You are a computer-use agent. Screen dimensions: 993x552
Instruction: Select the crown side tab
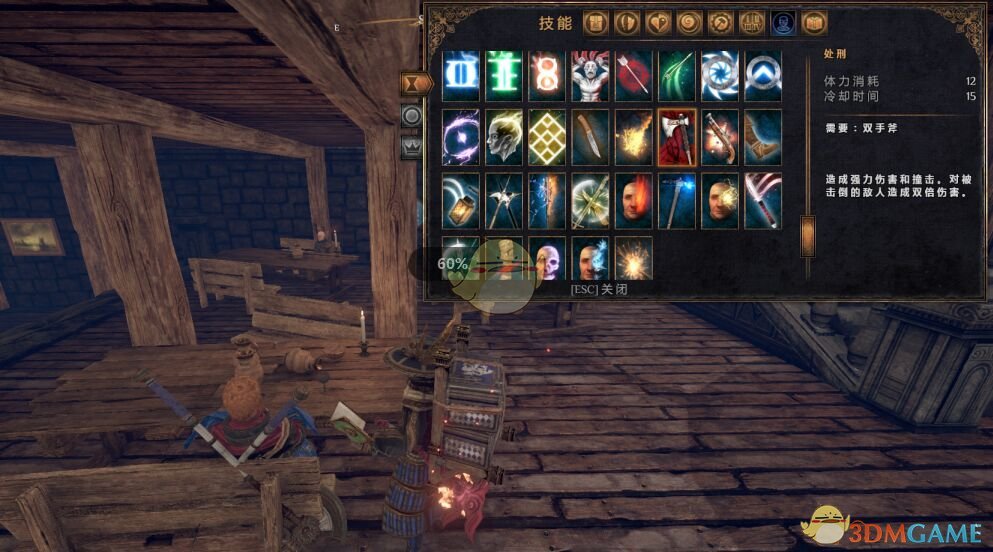pyautogui.click(x=411, y=147)
